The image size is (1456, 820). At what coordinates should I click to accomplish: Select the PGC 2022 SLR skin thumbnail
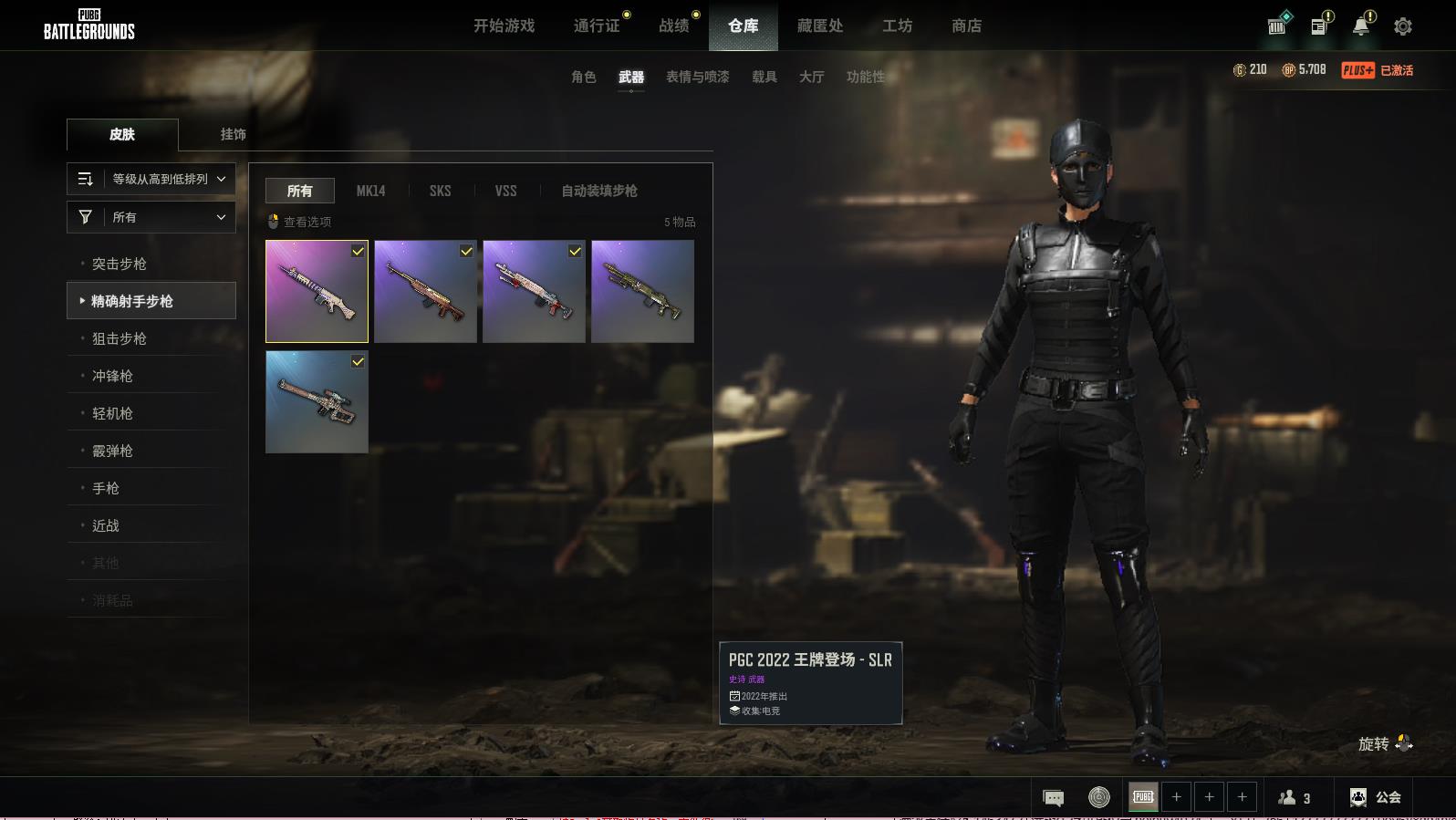(x=317, y=292)
